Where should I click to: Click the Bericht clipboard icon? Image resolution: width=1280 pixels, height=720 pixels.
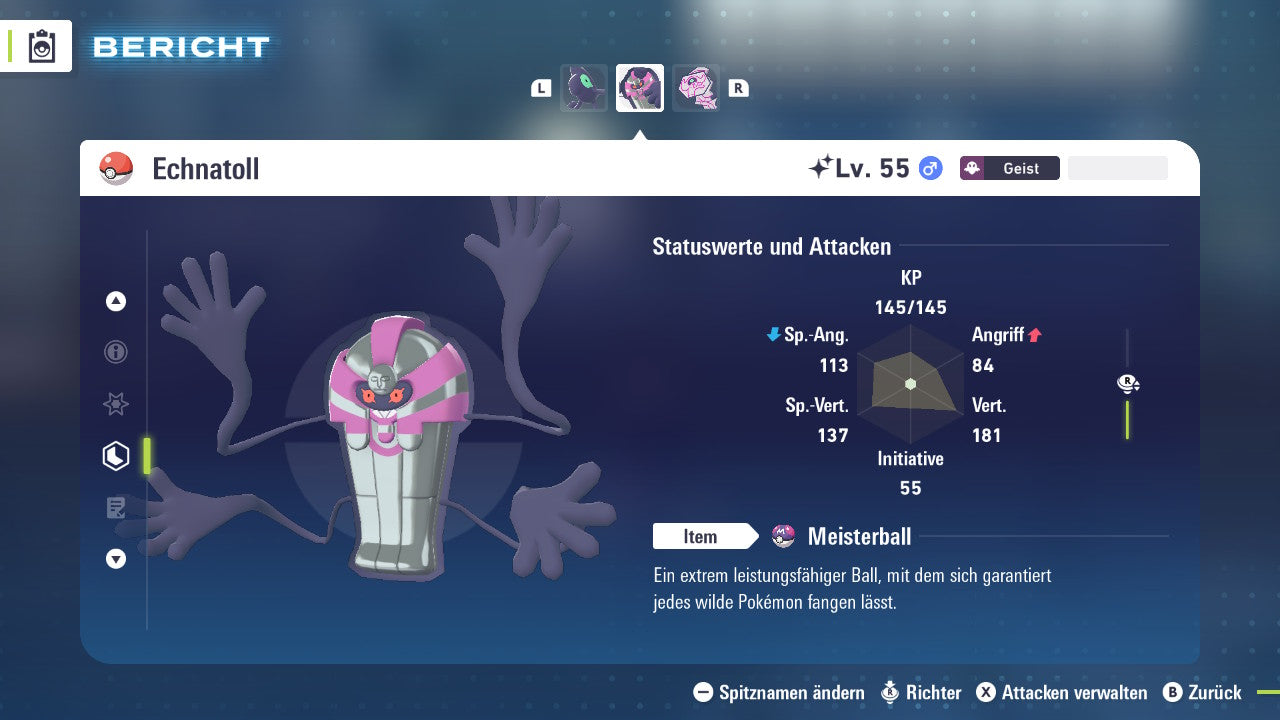coord(42,46)
